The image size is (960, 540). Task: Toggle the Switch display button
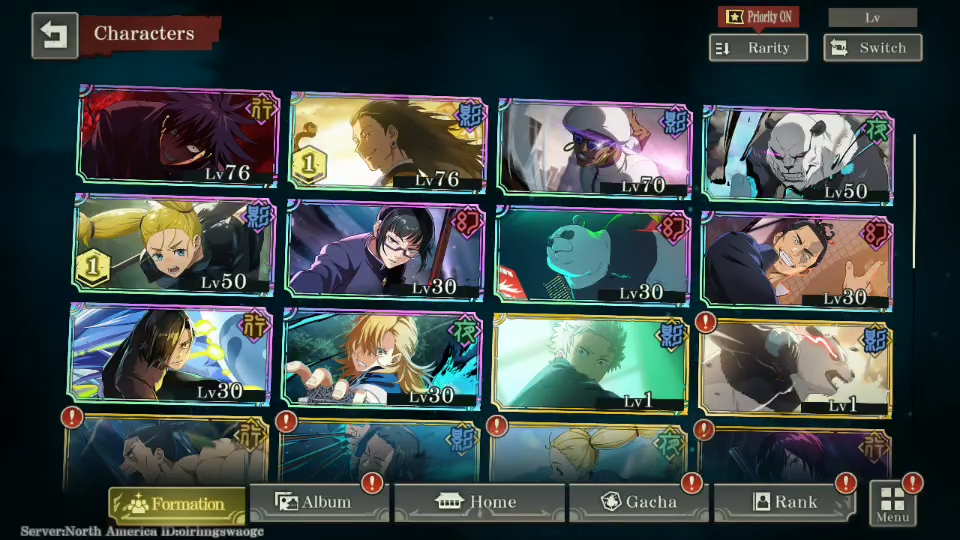pyautogui.click(x=872, y=48)
